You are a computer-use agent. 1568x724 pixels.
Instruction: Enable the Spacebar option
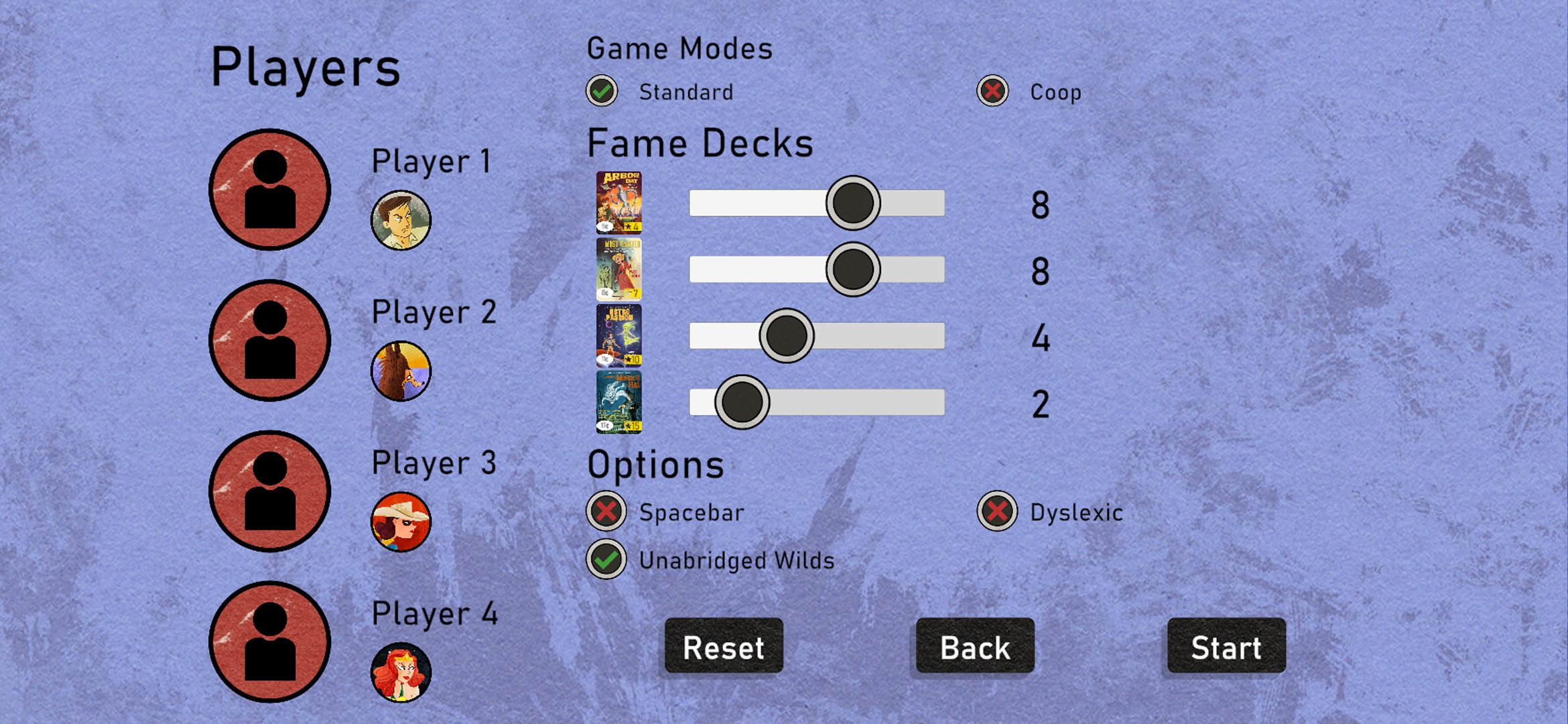(605, 512)
